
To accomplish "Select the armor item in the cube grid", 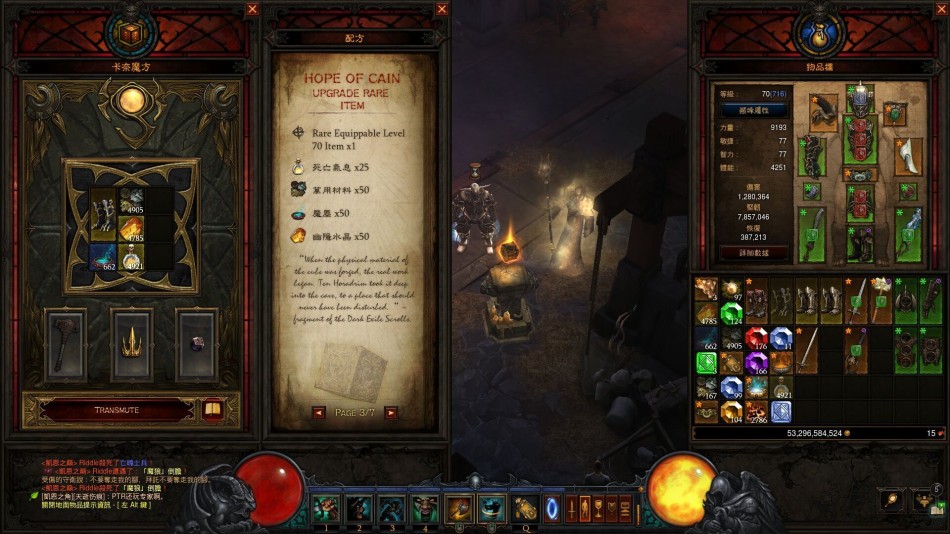I will (x=104, y=215).
